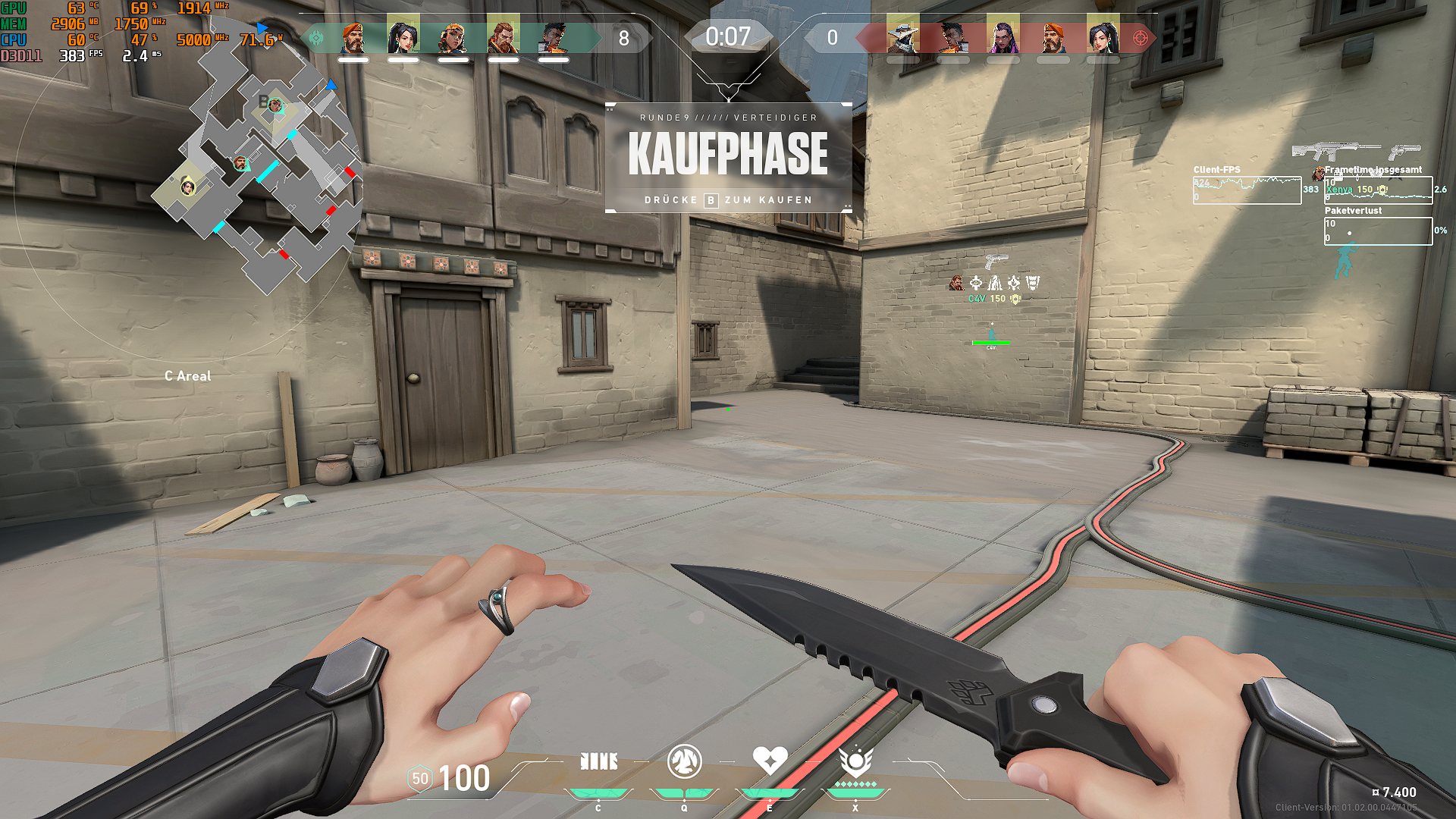Viewport: 1456px width, 819px height.
Task: Select the RUNDE 9 VERTEIDIGER header
Action: (x=729, y=118)
